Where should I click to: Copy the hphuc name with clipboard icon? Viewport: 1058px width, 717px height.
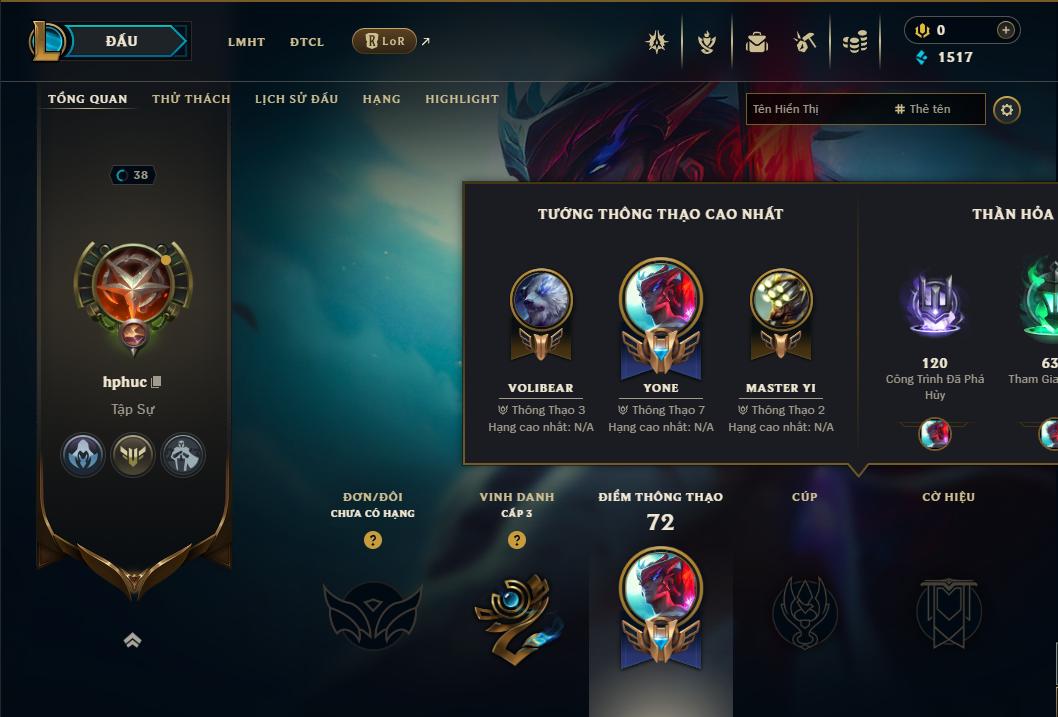156,382
